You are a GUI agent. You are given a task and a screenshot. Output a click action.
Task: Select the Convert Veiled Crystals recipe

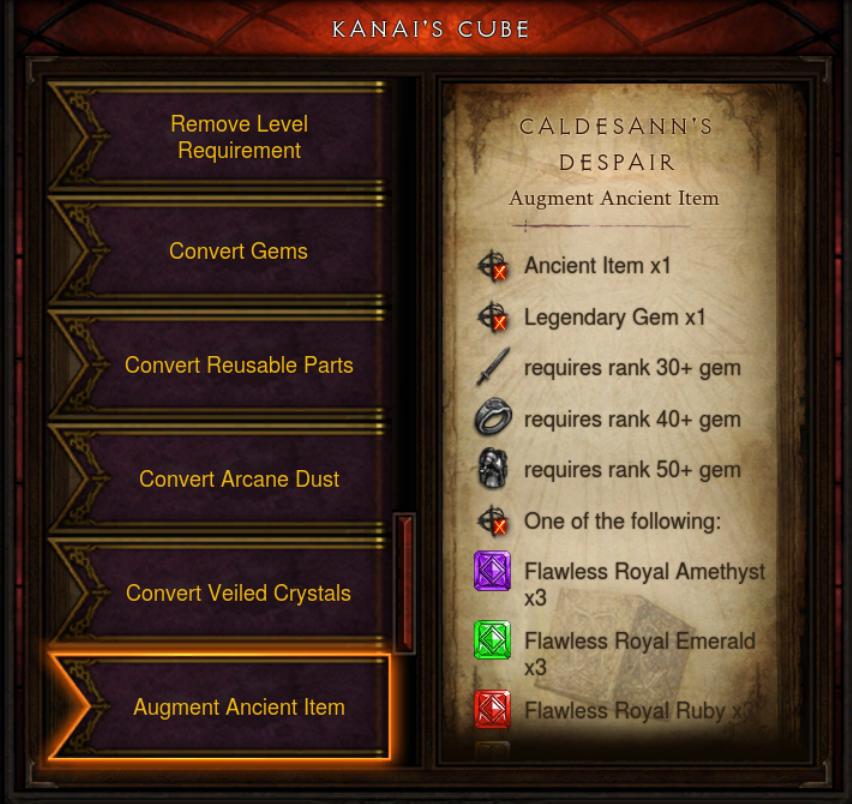point(238,593)
